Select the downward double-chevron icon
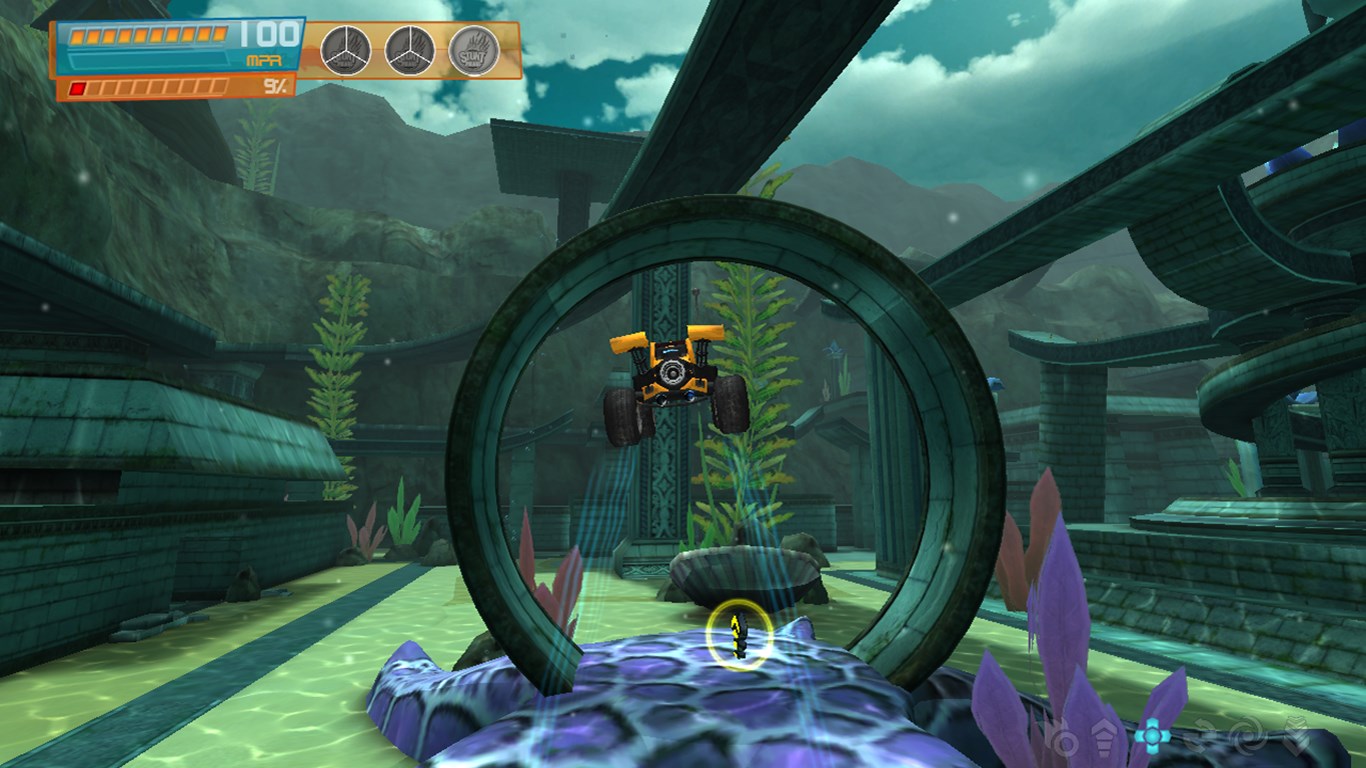Viewport: 1366px width, 768px height. [x=1295, y=737]
